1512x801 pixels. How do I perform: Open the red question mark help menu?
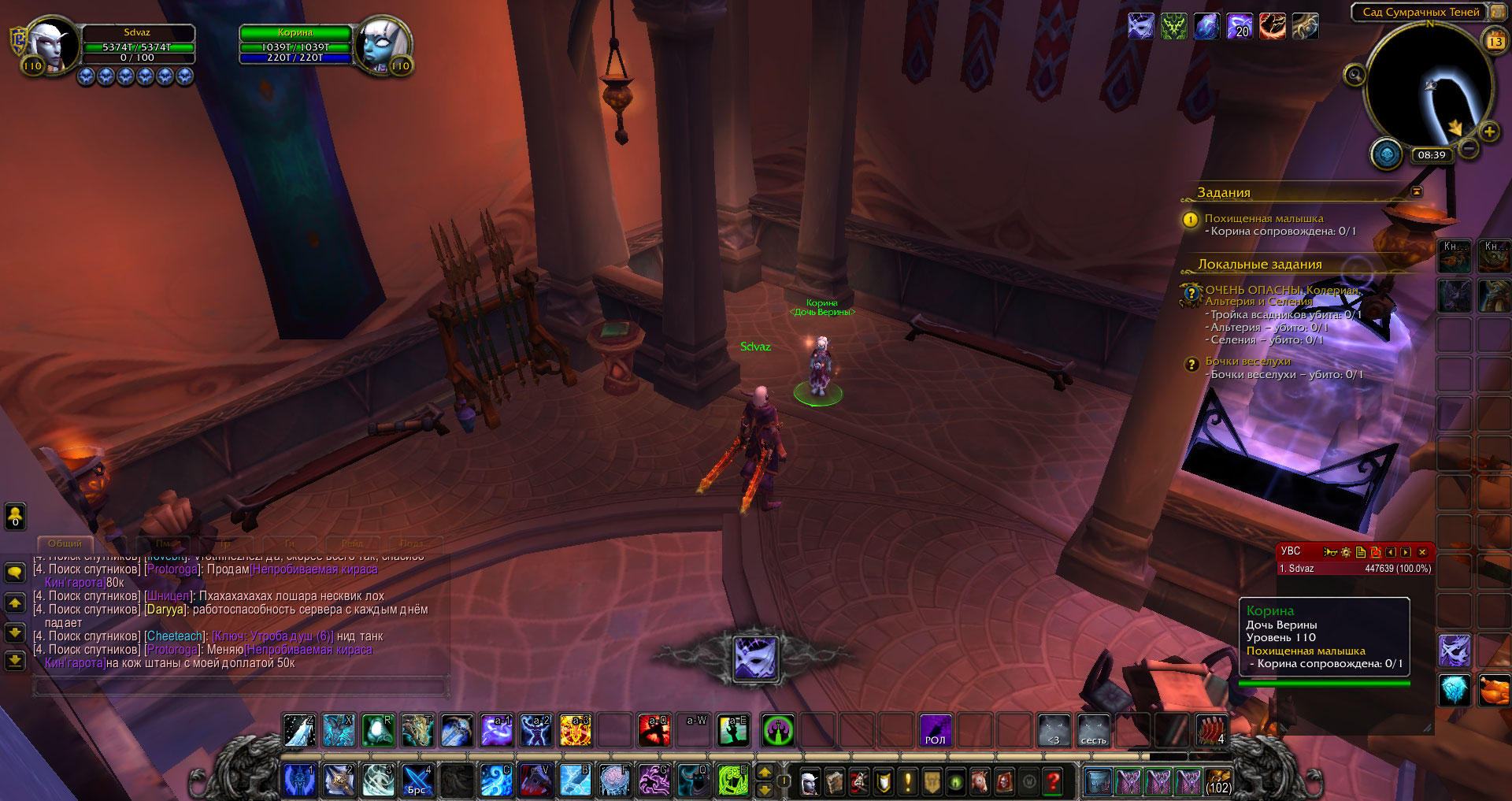[1053, 781]
